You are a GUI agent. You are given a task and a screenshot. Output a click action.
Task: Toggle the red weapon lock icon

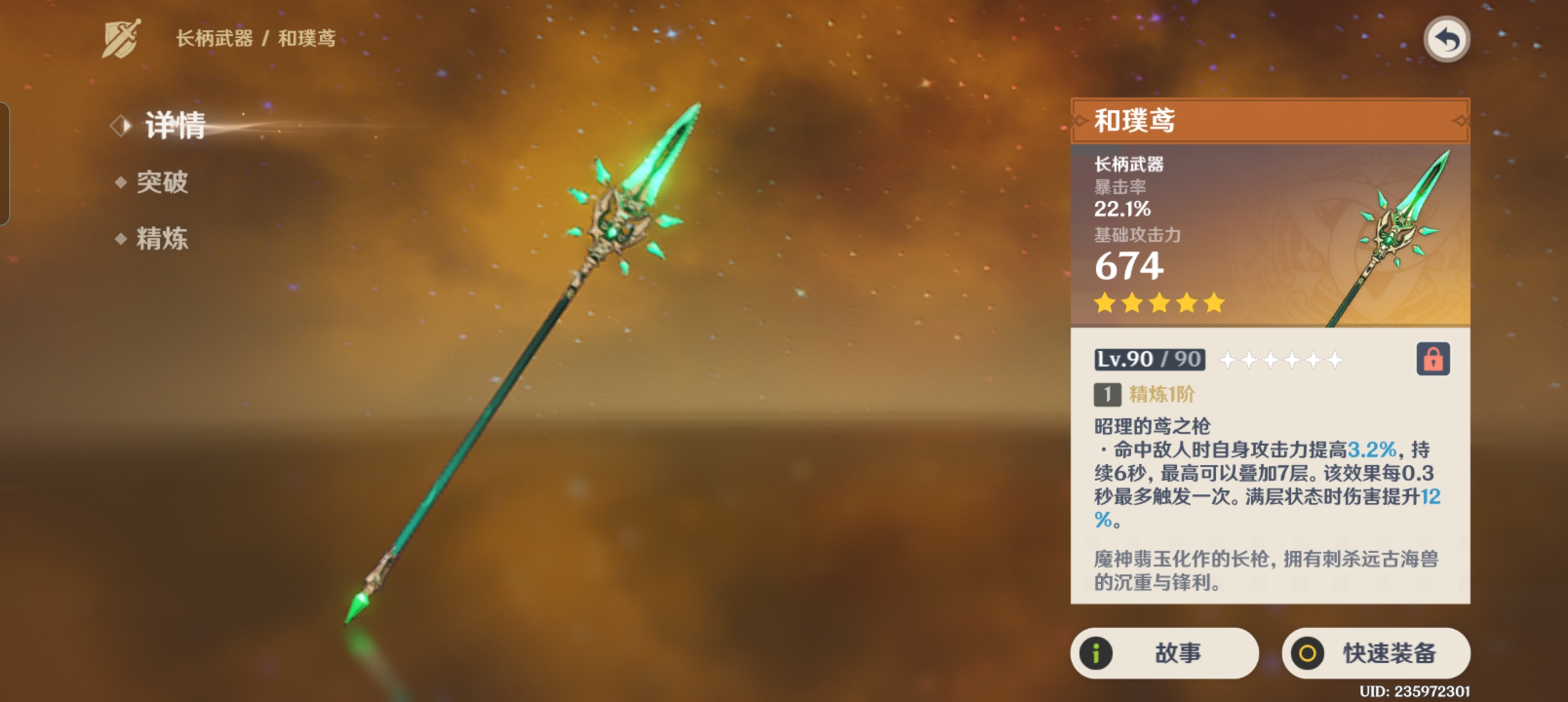coord(1433,359)
